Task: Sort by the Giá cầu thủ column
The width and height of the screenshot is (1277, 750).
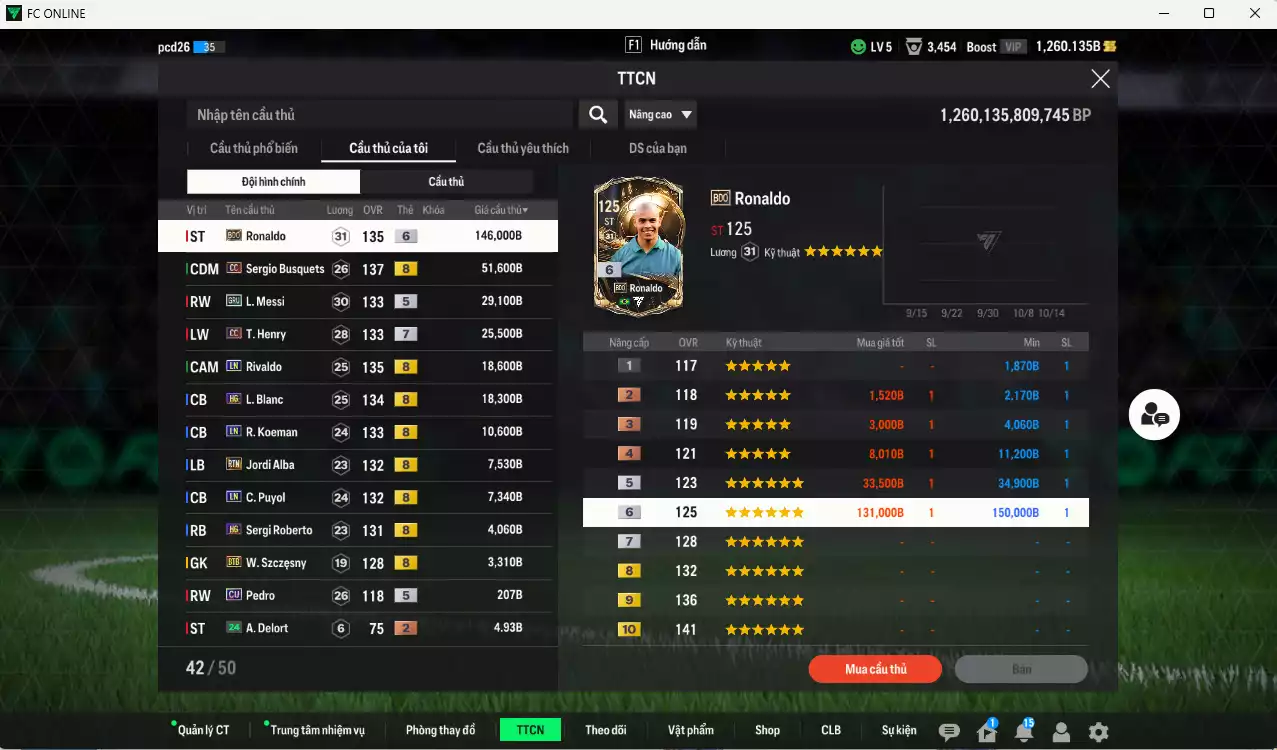Action: click(x=501, y=210)
